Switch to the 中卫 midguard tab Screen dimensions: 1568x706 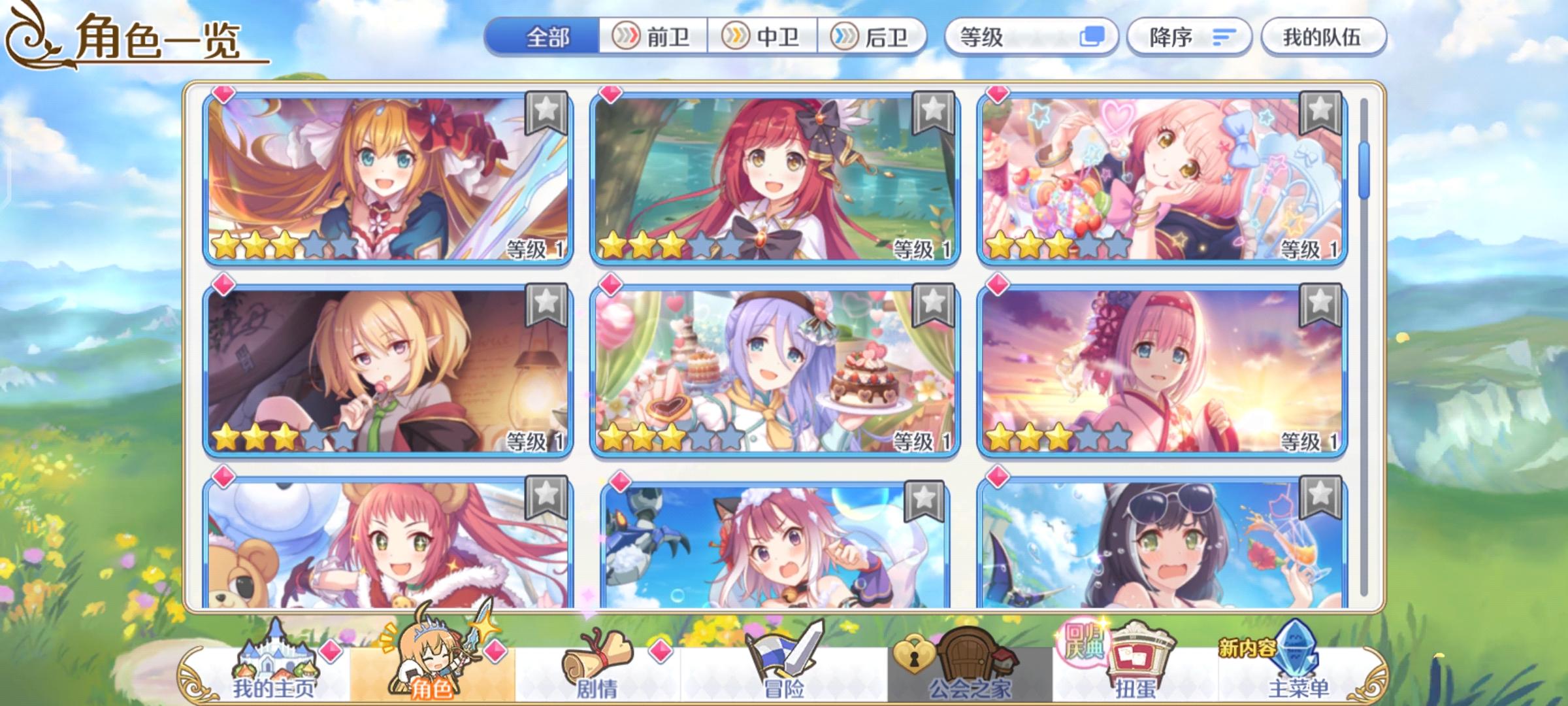pos(764,37)
